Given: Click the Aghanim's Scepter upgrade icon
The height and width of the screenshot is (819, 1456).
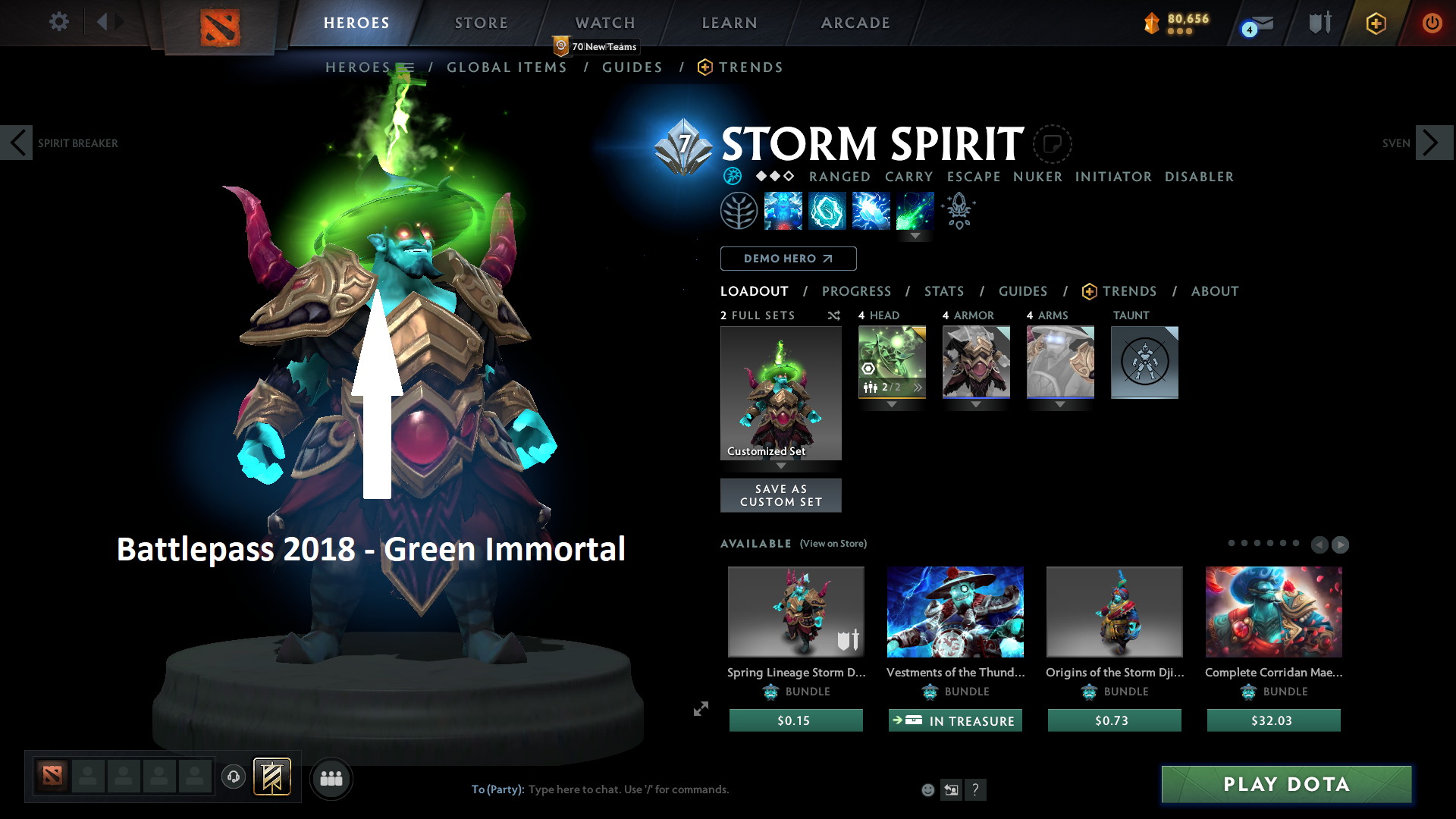Looking at the screenshot, I should click(x=958, y=211).
